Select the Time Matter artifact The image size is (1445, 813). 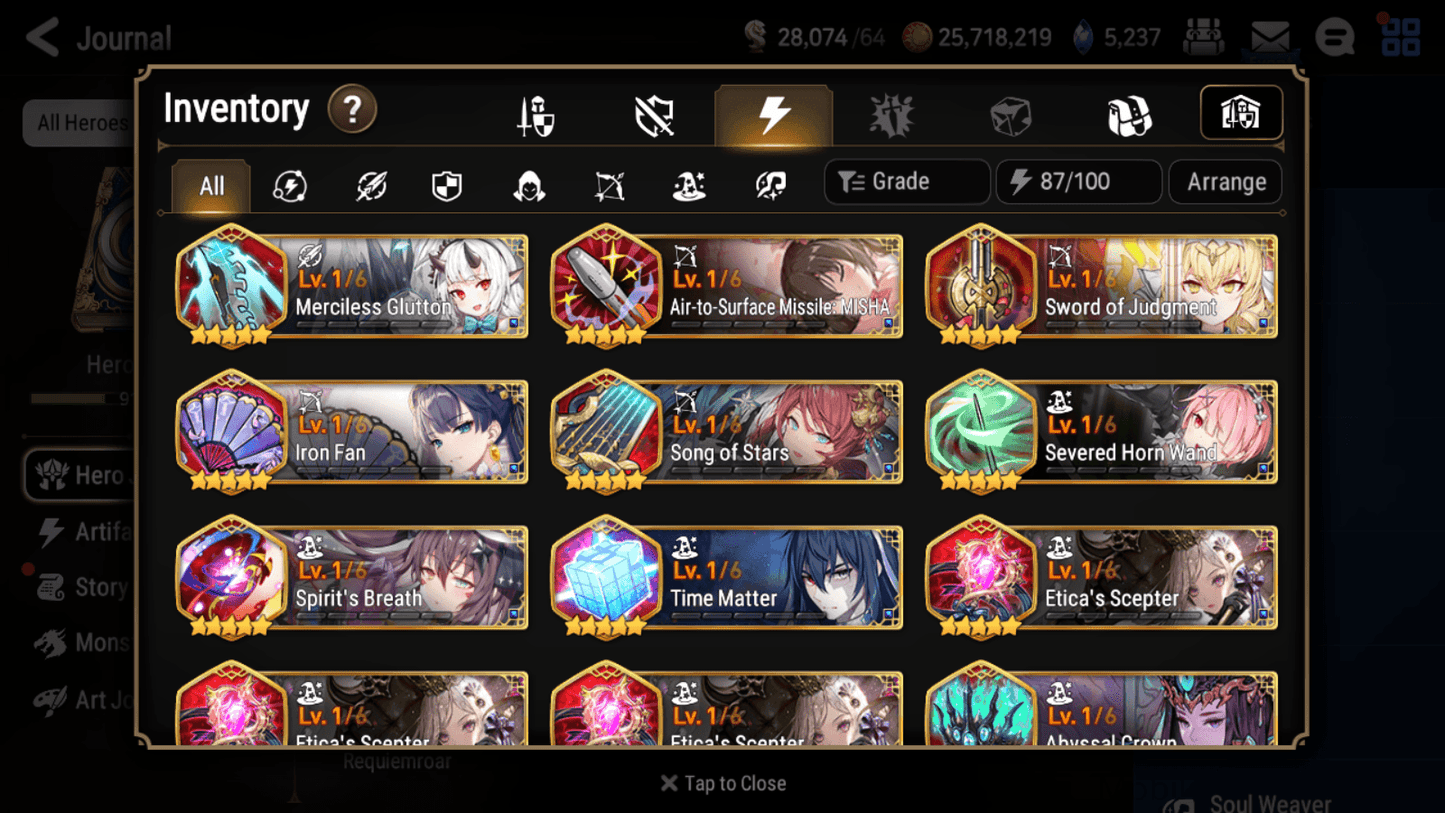tap(725, 578)
